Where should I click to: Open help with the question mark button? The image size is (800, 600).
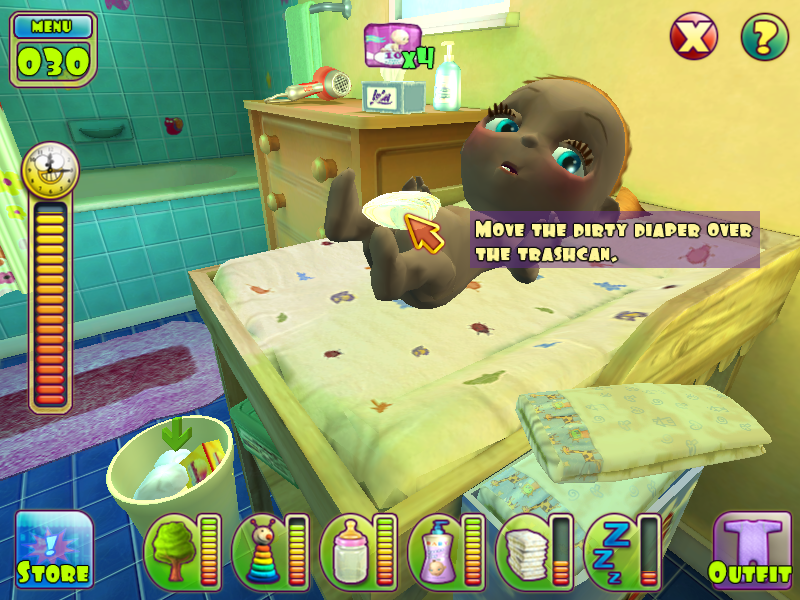pyautogui.click(x=764, y=38)
